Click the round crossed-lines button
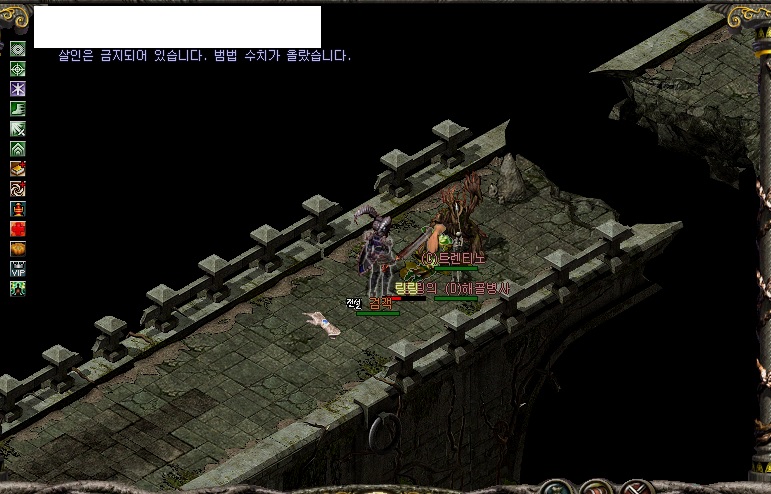The image size is (771, 494). pyautogui.click(x=633, y=489)
